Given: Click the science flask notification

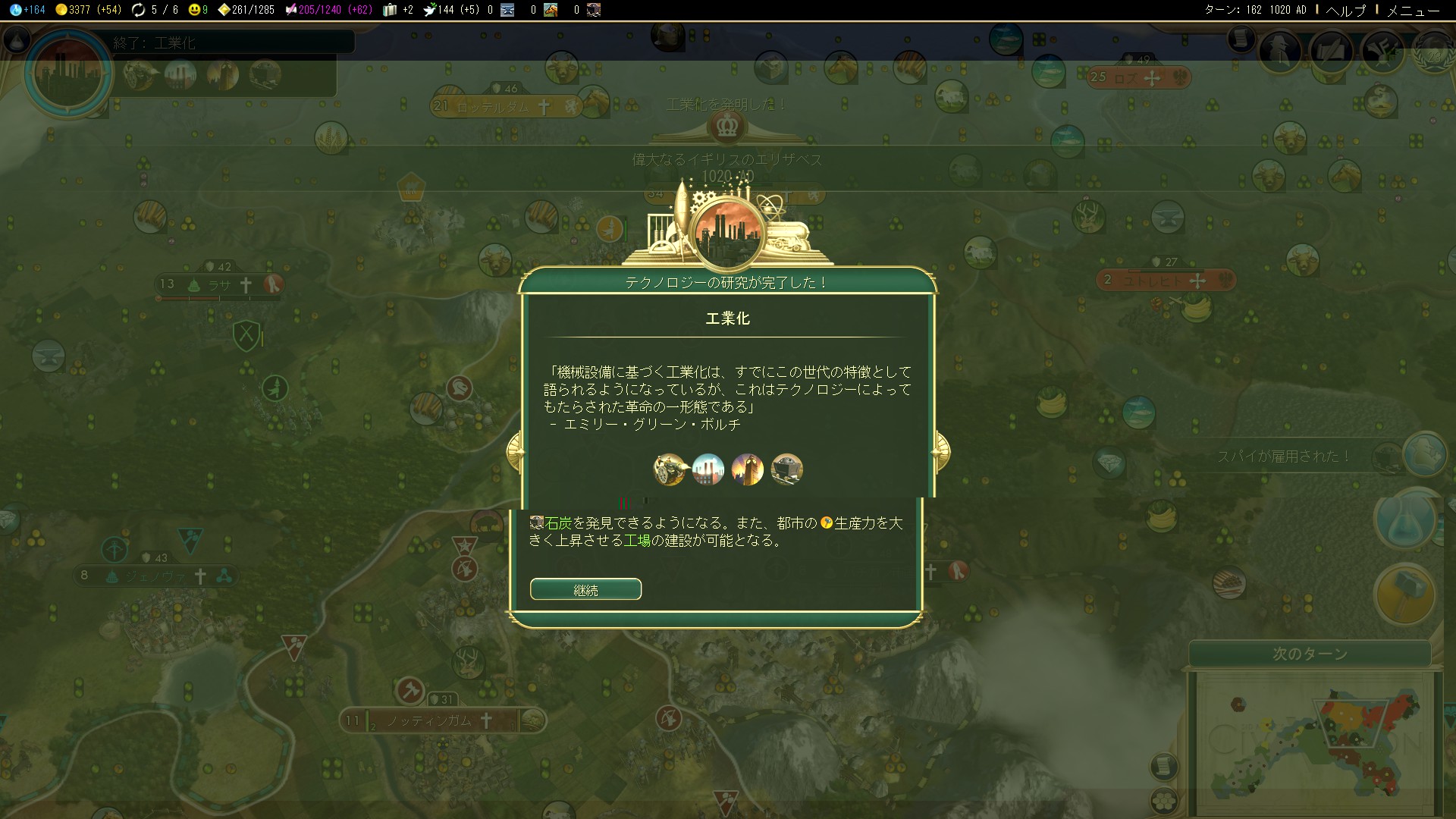Looking at the screenshot, I should coord(1404,519).
